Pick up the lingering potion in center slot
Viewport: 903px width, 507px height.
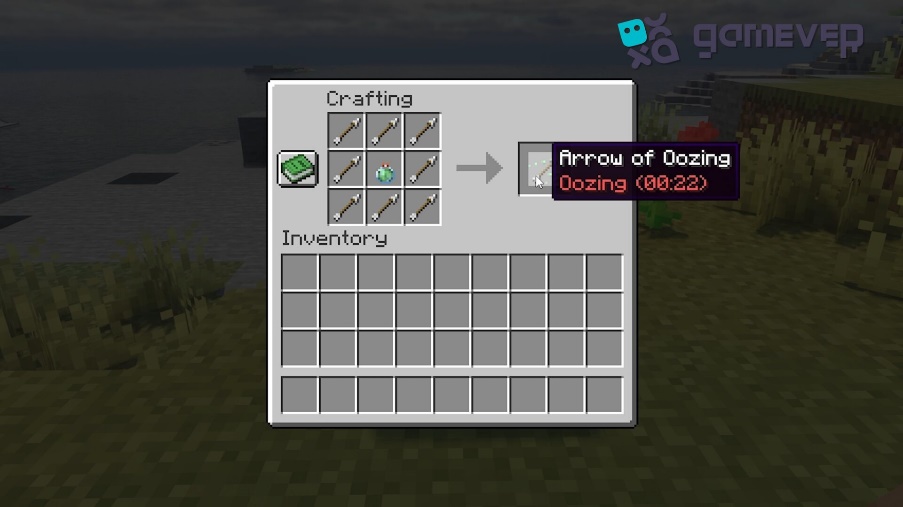click(x=385, y=169)
